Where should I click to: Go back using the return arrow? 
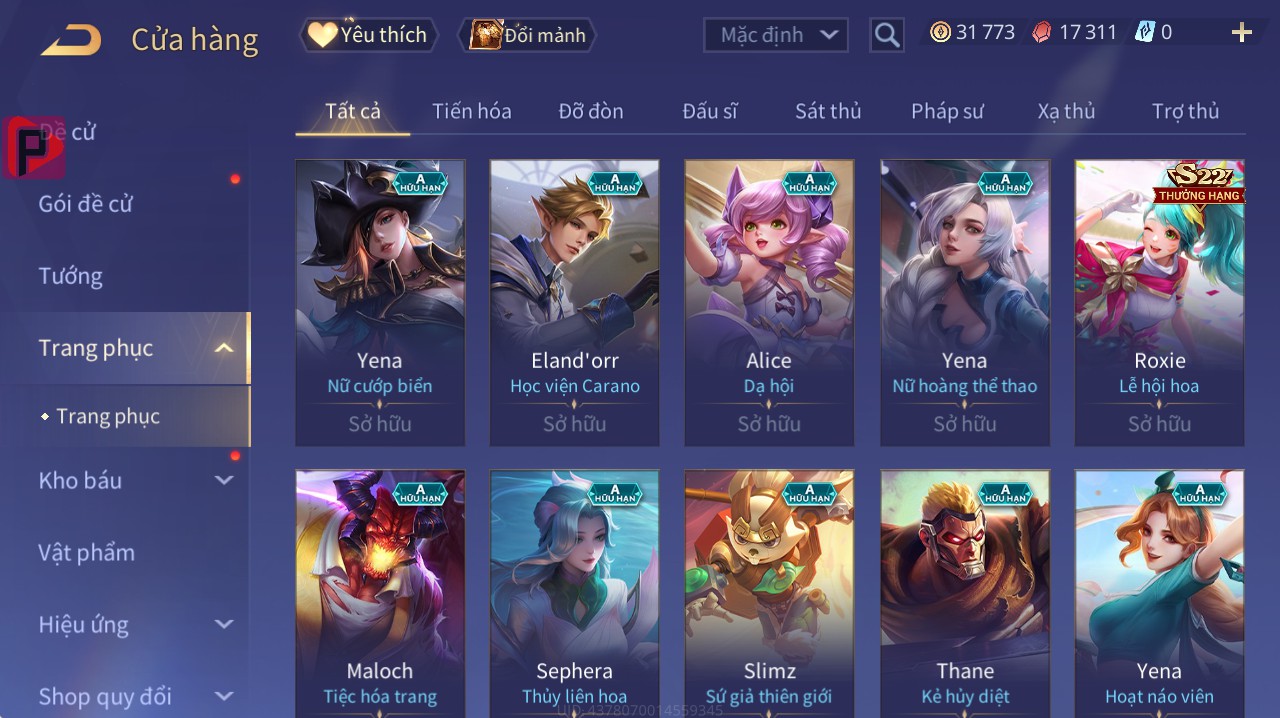point(71,40)
